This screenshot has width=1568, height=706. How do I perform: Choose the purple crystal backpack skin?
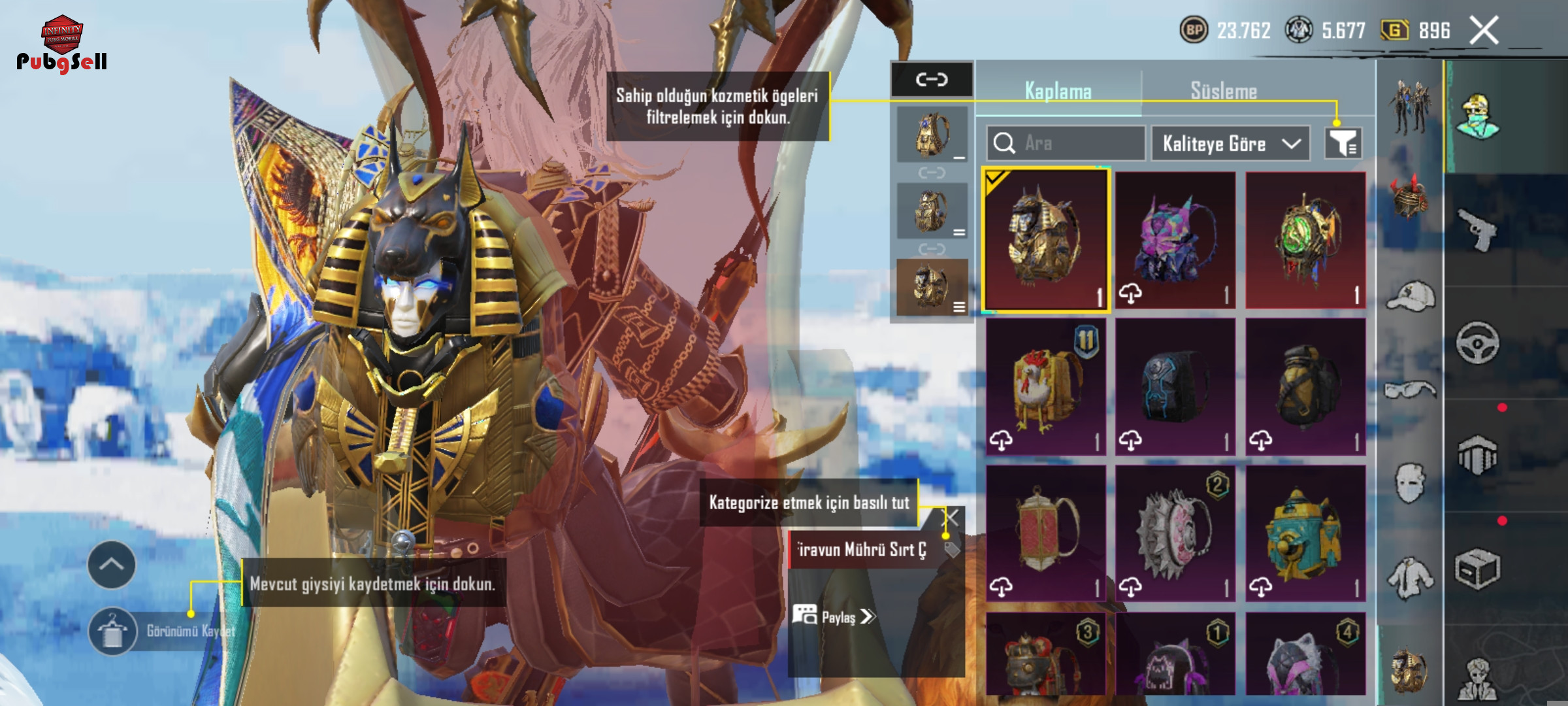click(1175, 240)
